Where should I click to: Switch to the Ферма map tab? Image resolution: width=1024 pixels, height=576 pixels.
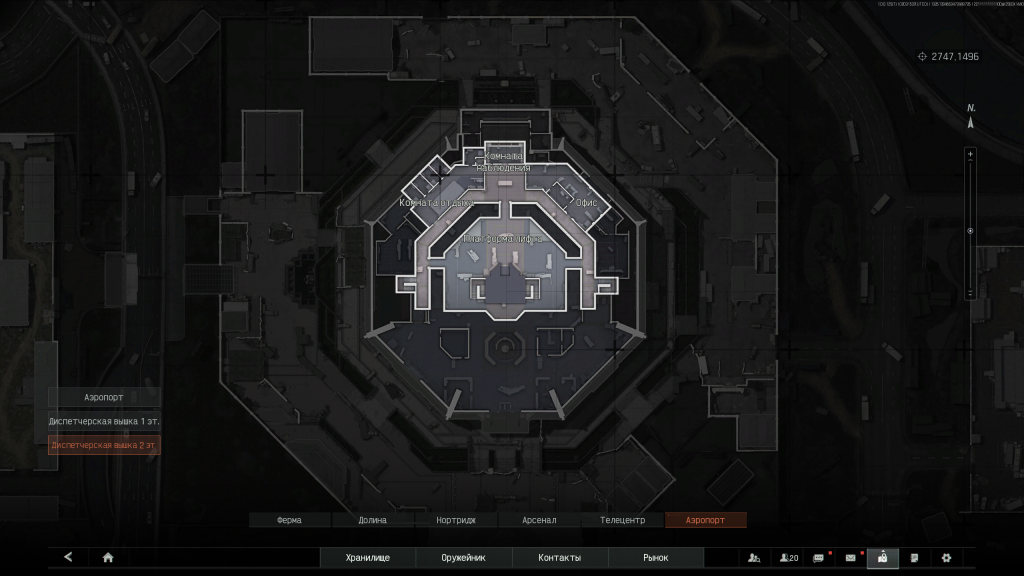click(x=290, y=520)
